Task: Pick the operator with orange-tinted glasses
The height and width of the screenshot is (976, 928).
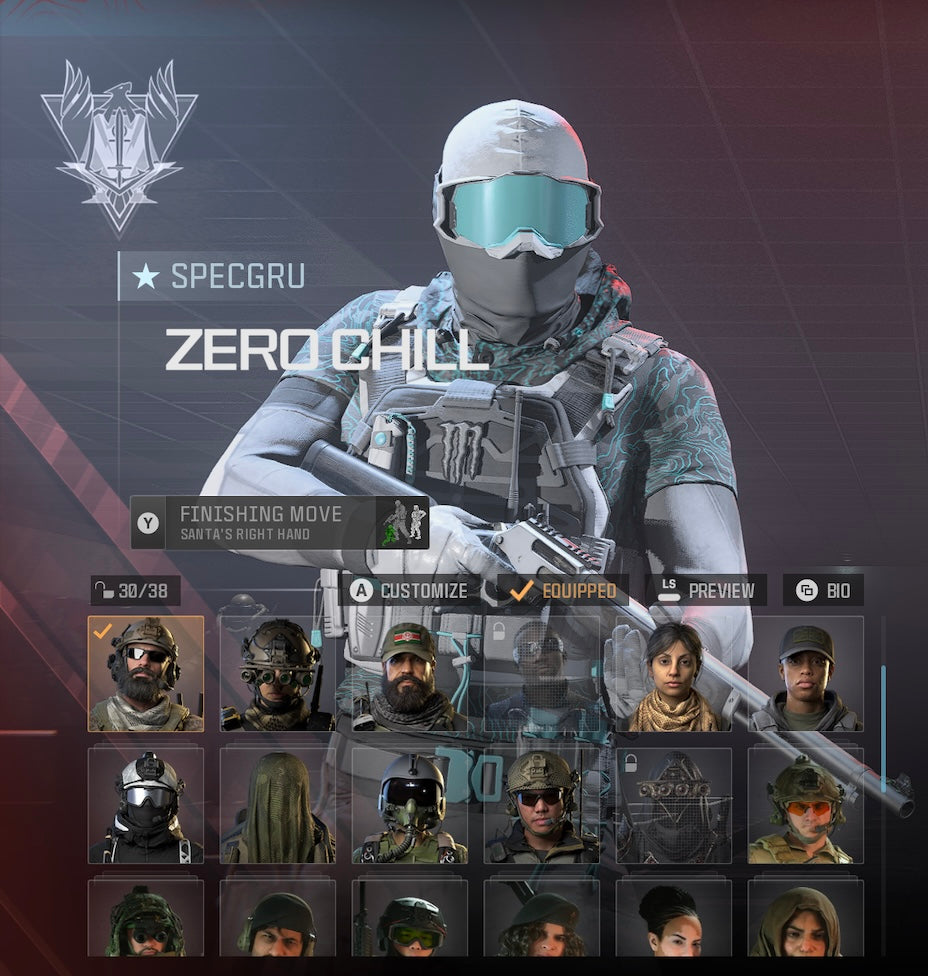Action: [x=805, y=806]
